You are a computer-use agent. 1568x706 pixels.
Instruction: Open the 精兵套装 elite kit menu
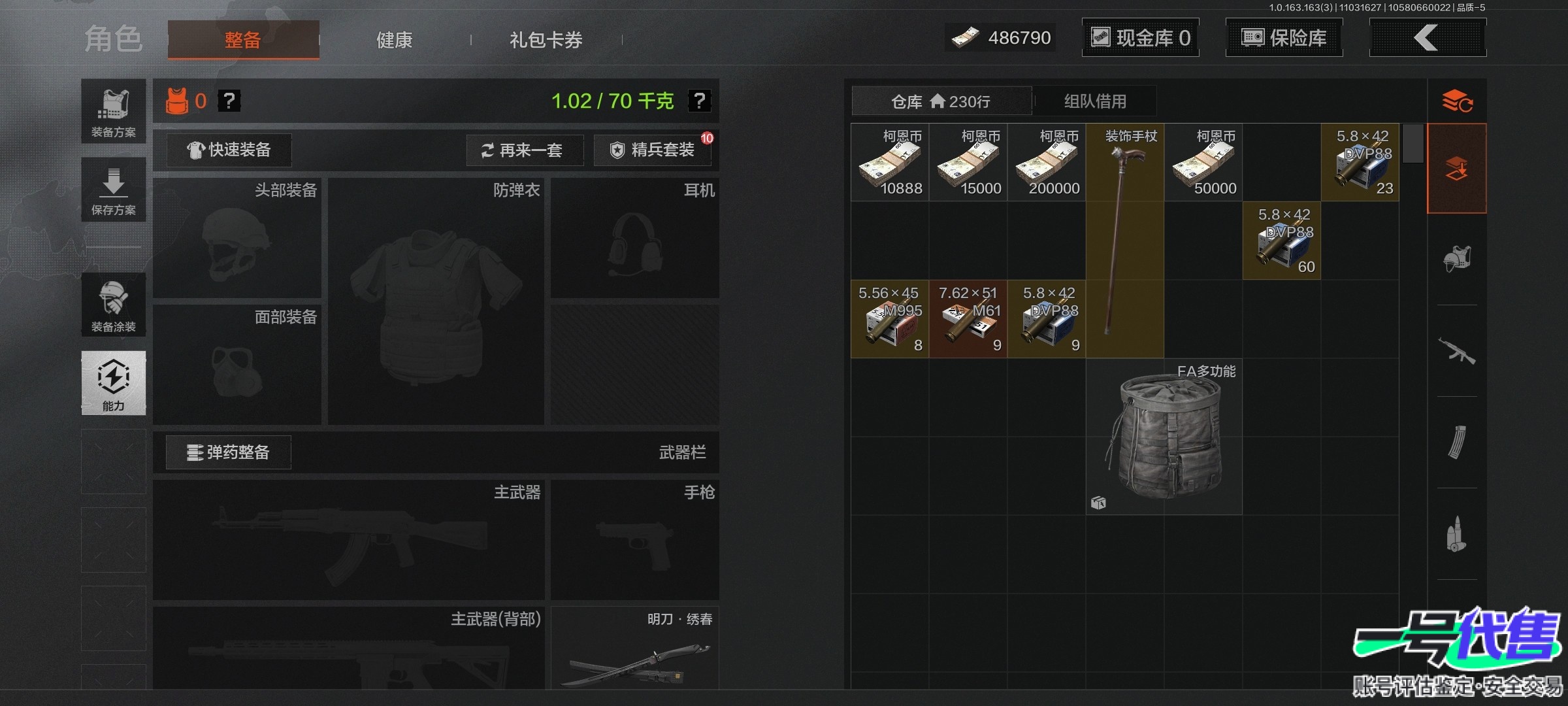(652, 150)
